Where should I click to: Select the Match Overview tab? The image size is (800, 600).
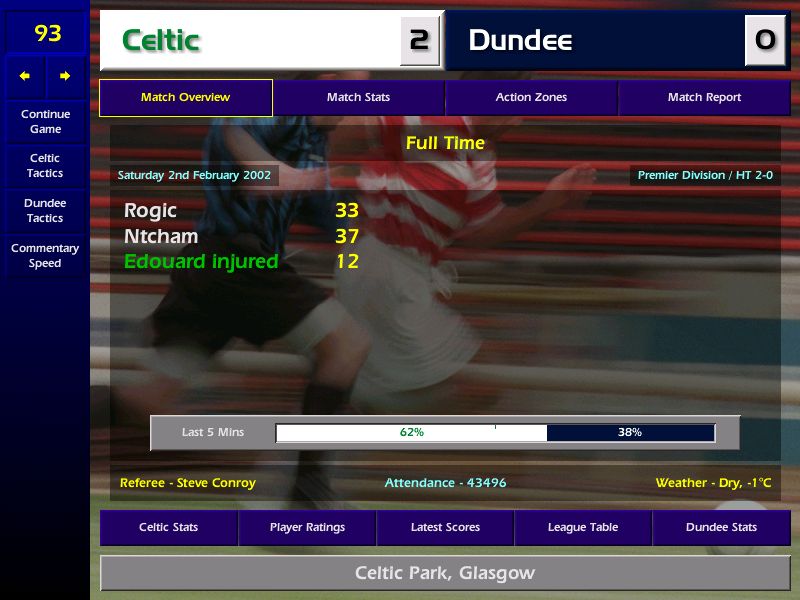click(x=185, y=98)
